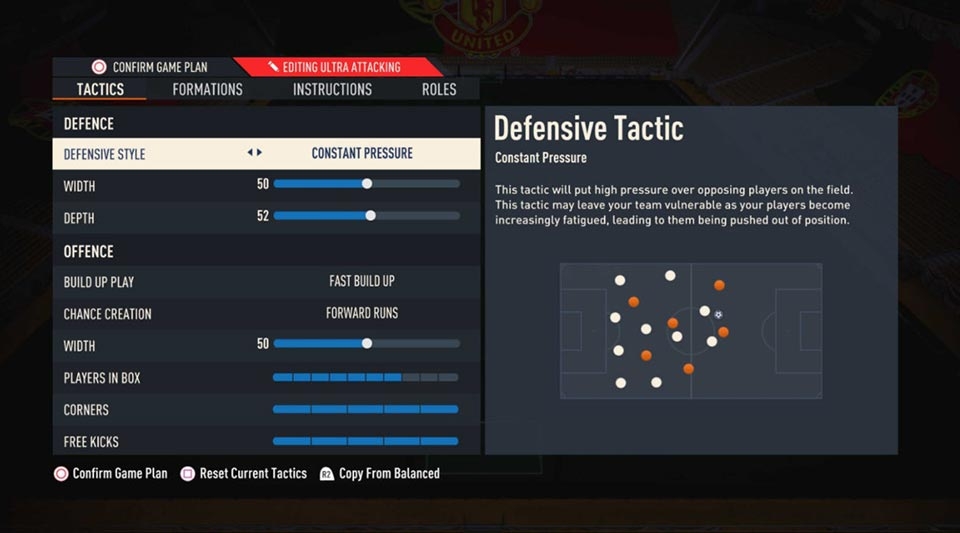Go to the Roles tab
Screen dimensions: 960x533
(439, 89)
